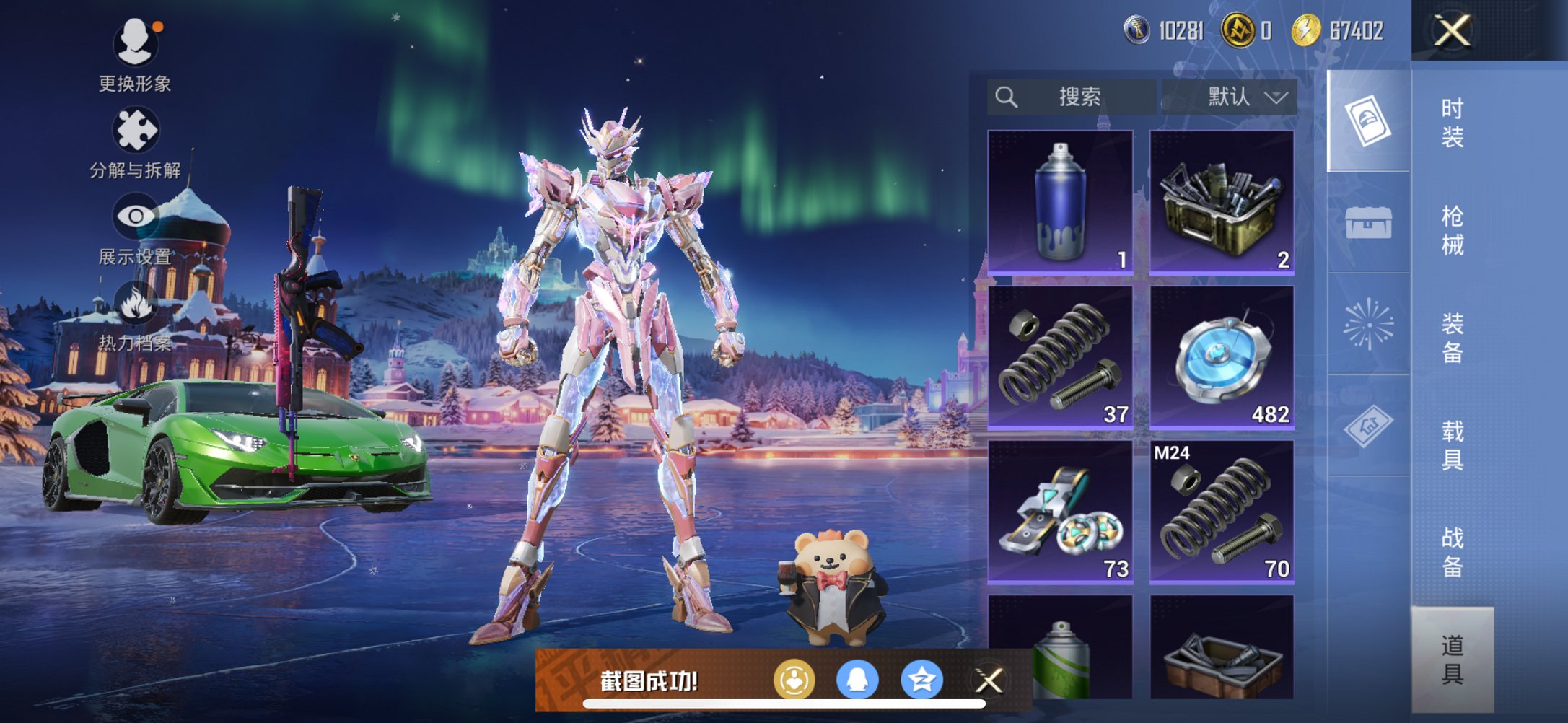
Task: Close the inventory screen with top-right X
Action: coord(1452,31)
